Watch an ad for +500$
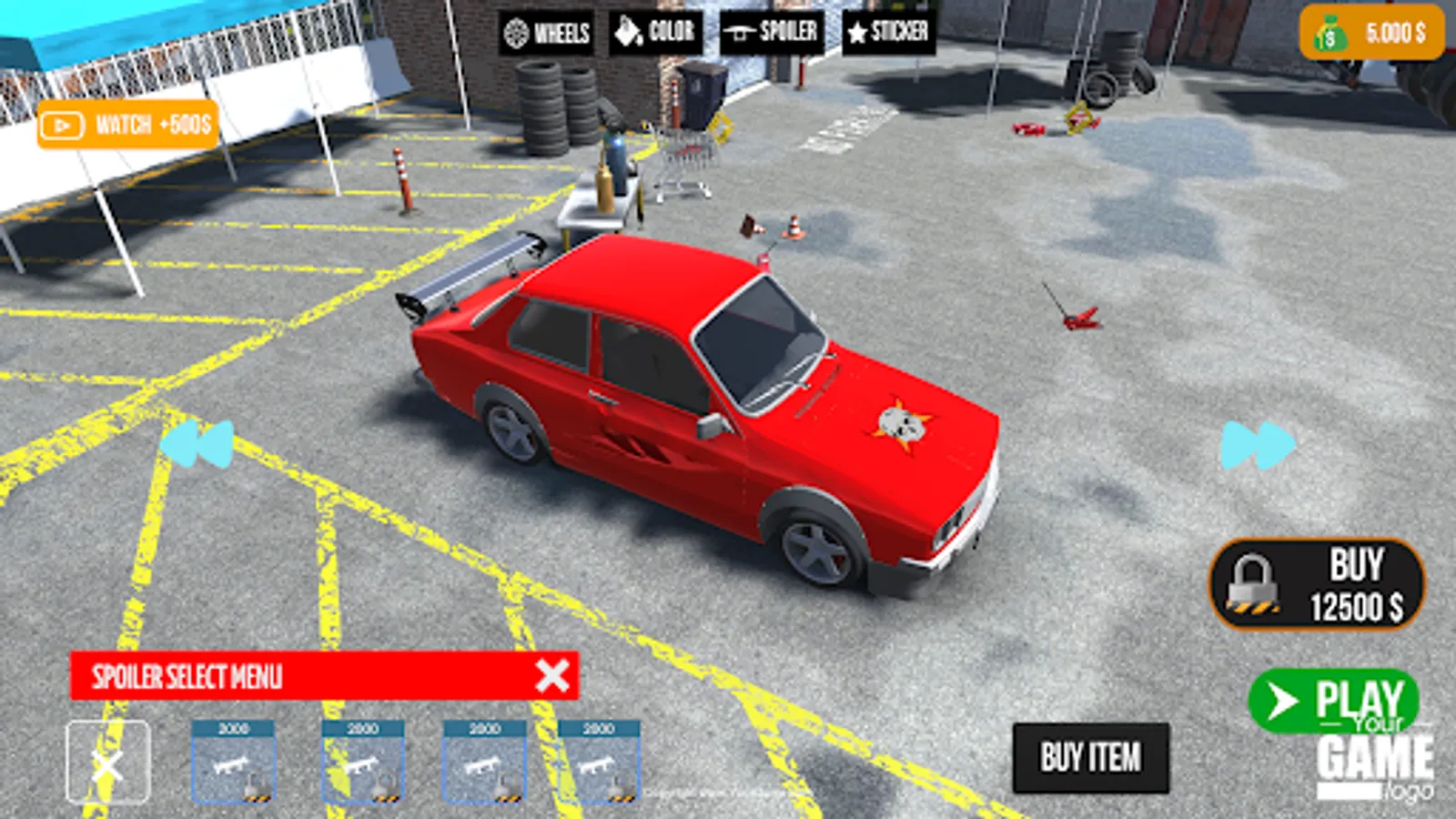1456x819 pixels. (x=128, y=125)
